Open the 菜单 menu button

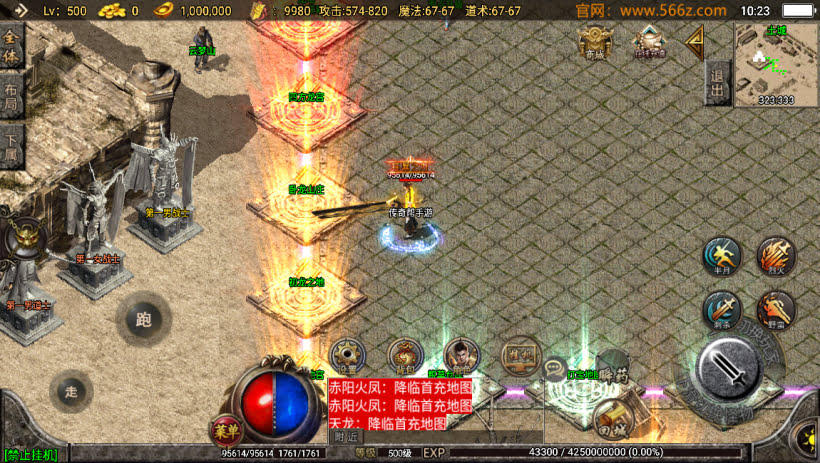coord(225,431)
